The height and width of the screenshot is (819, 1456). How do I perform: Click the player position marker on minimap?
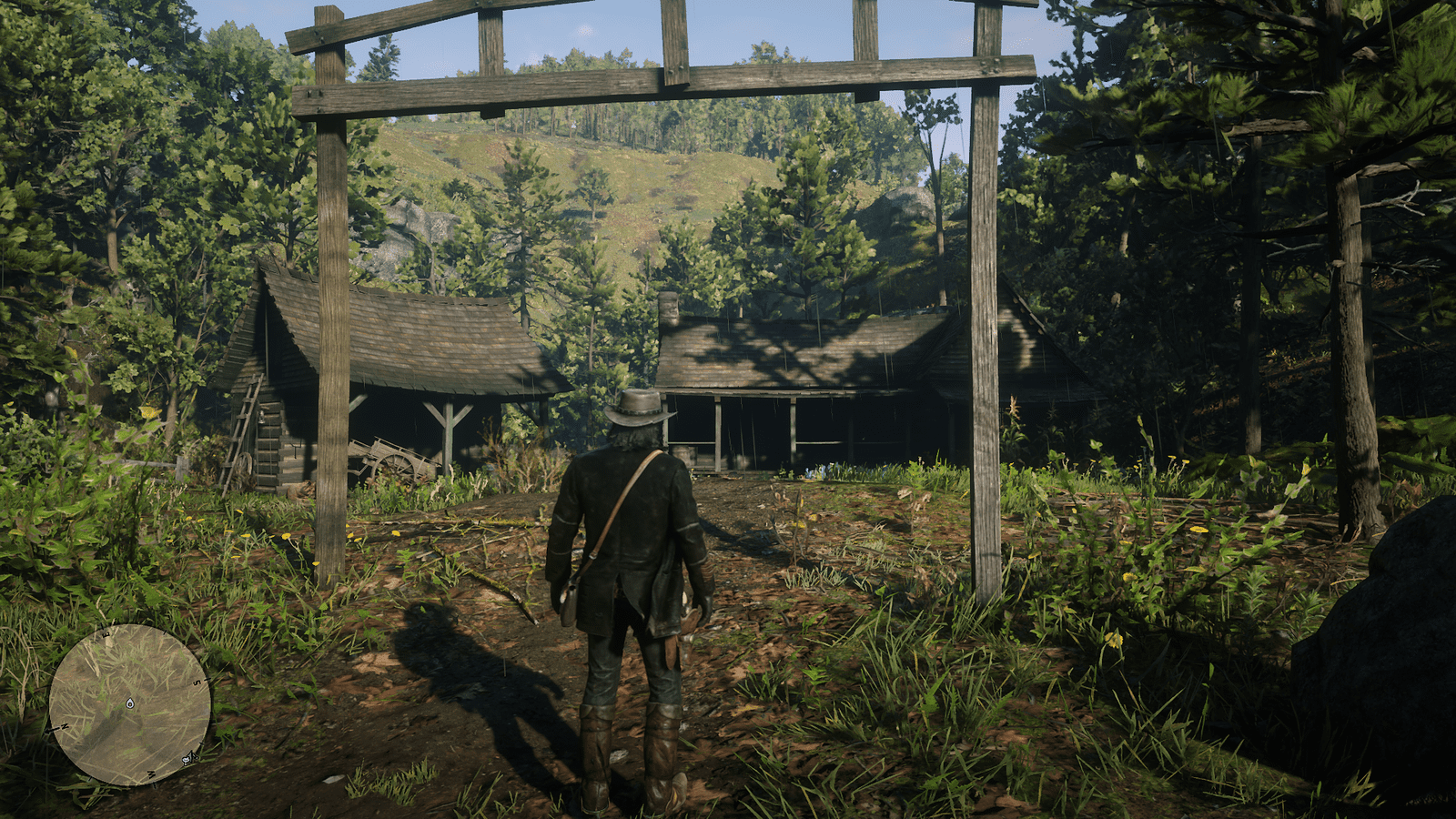point(130,703)
